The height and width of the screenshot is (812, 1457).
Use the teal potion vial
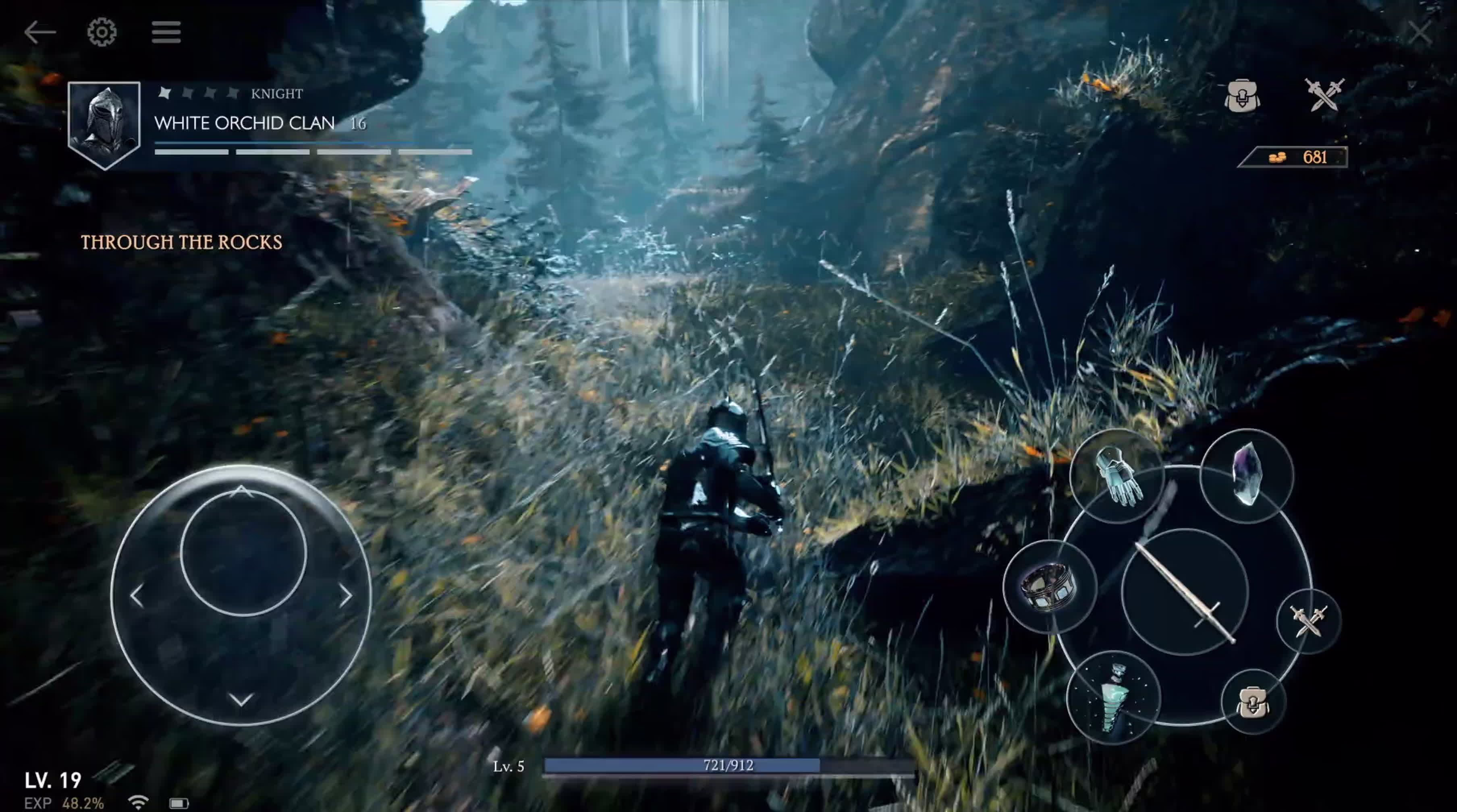(1113, 698)
